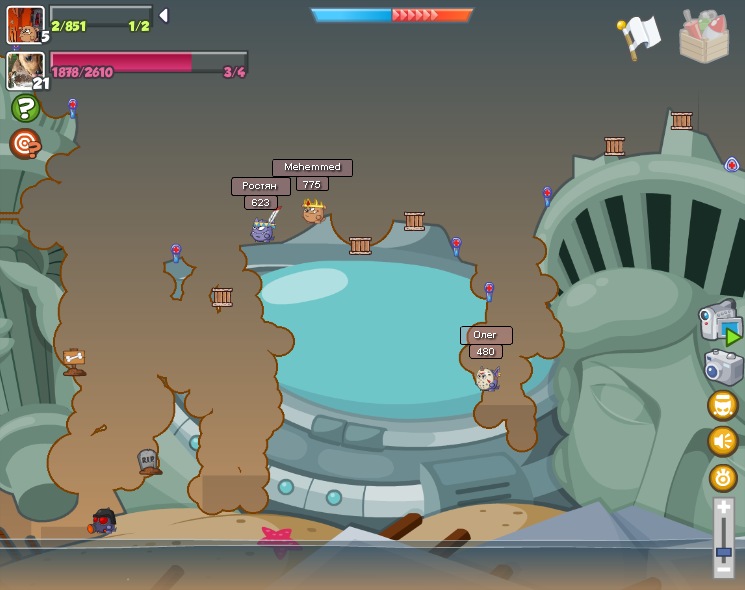
Task: Select the level 21 player avatar portrait
Action: (x=24, y=70)
